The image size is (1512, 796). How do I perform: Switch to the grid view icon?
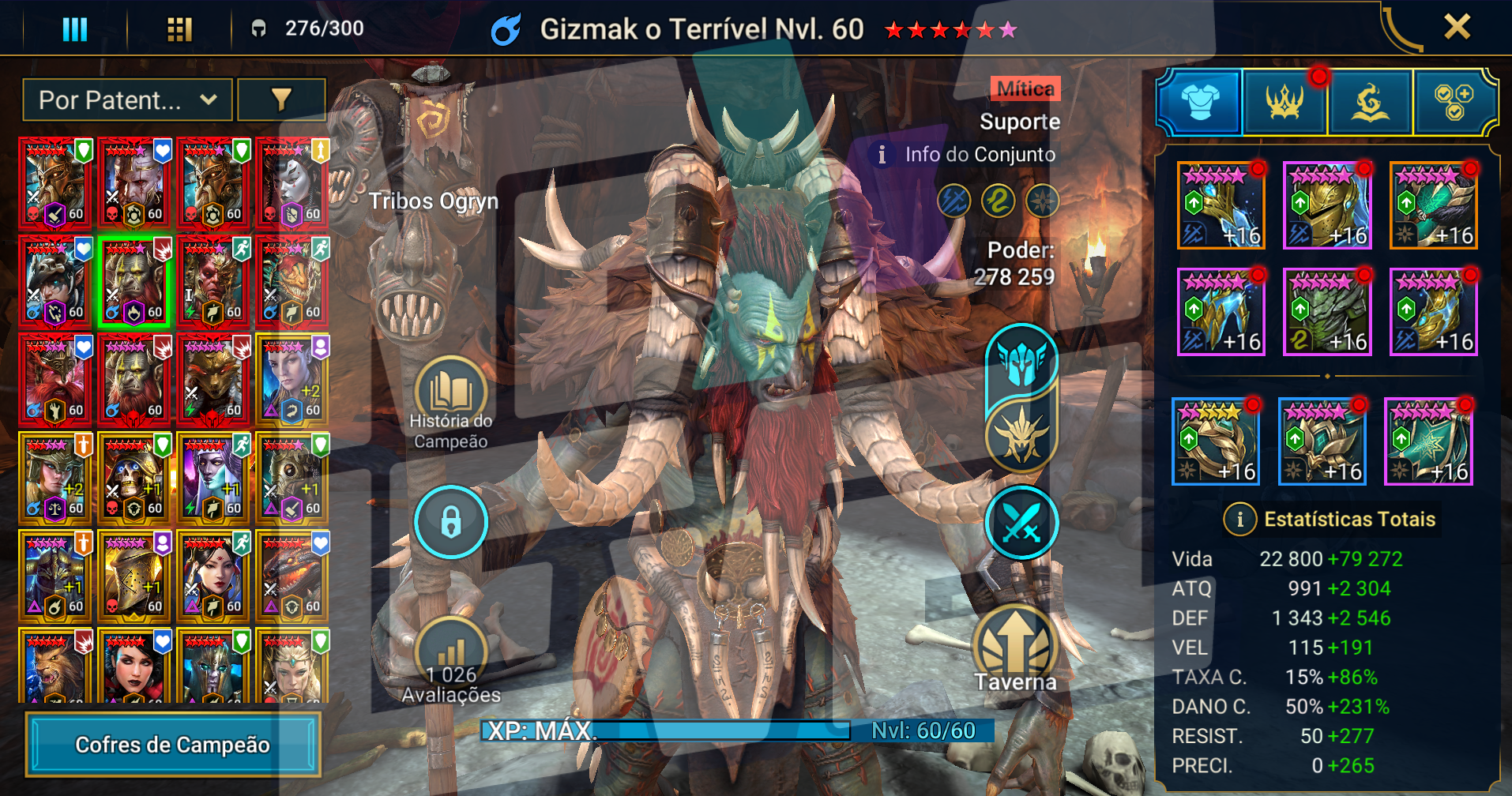tap(179, 30)
